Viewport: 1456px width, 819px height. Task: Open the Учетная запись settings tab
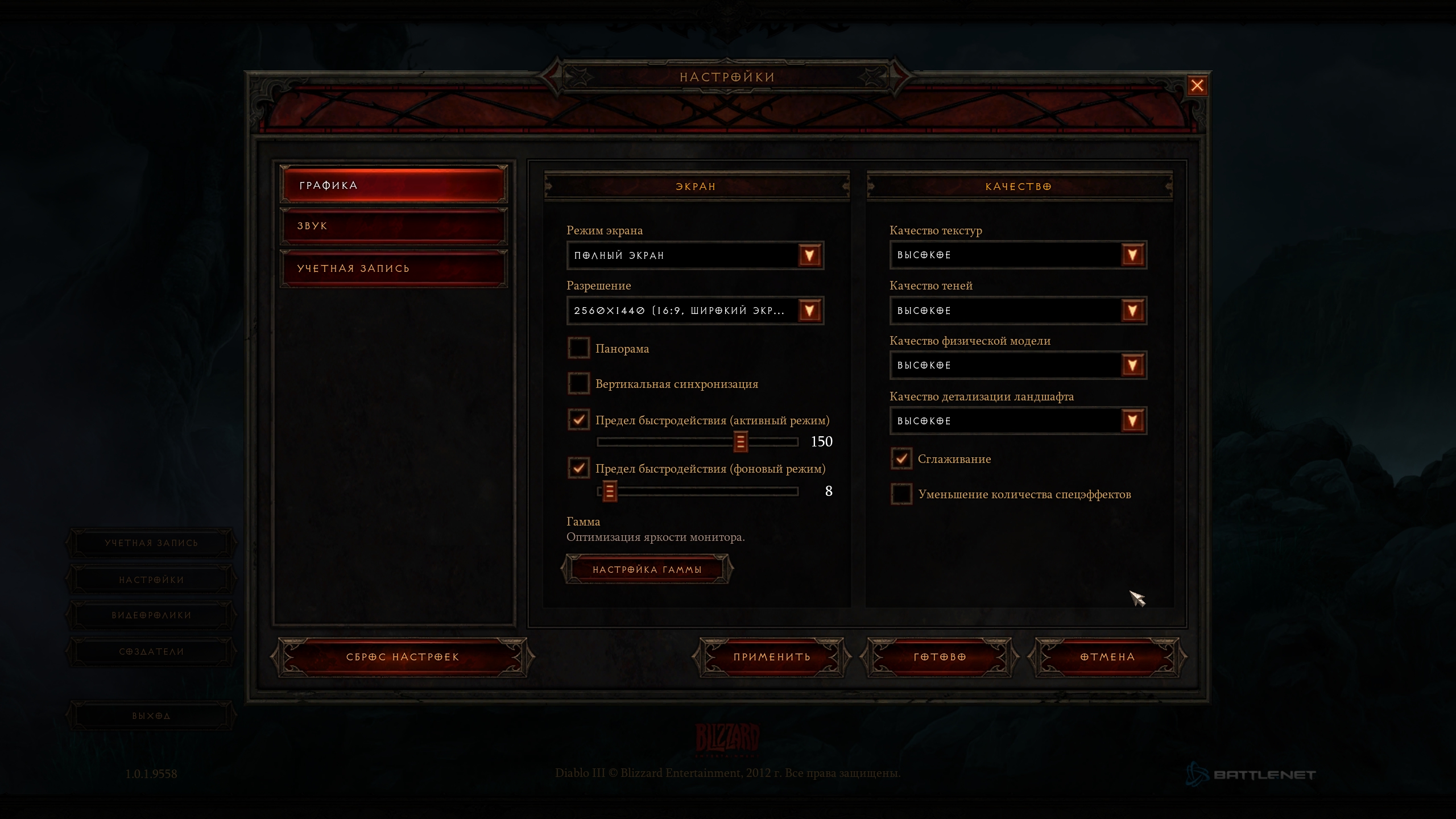pos(393,268)
